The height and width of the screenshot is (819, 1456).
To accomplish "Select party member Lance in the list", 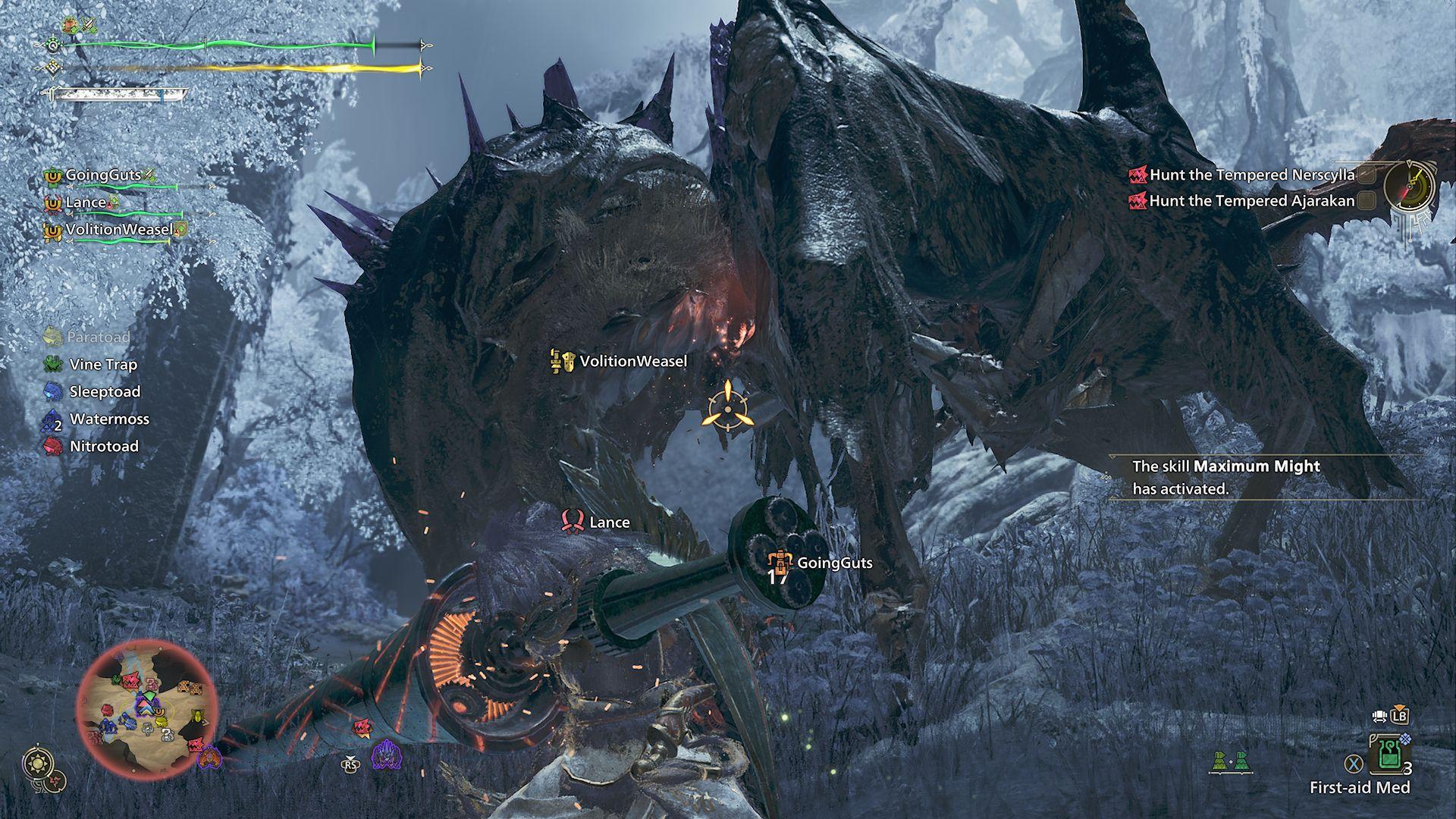I will pos(85,202).
